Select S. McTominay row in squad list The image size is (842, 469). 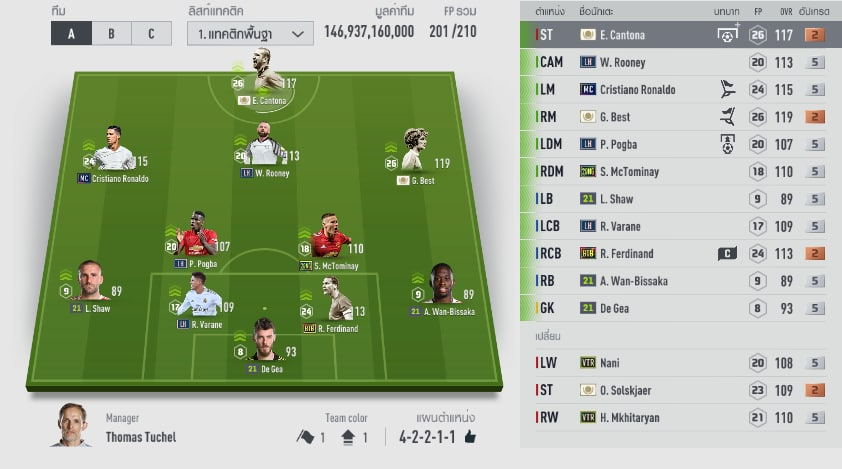coord(680,172)
